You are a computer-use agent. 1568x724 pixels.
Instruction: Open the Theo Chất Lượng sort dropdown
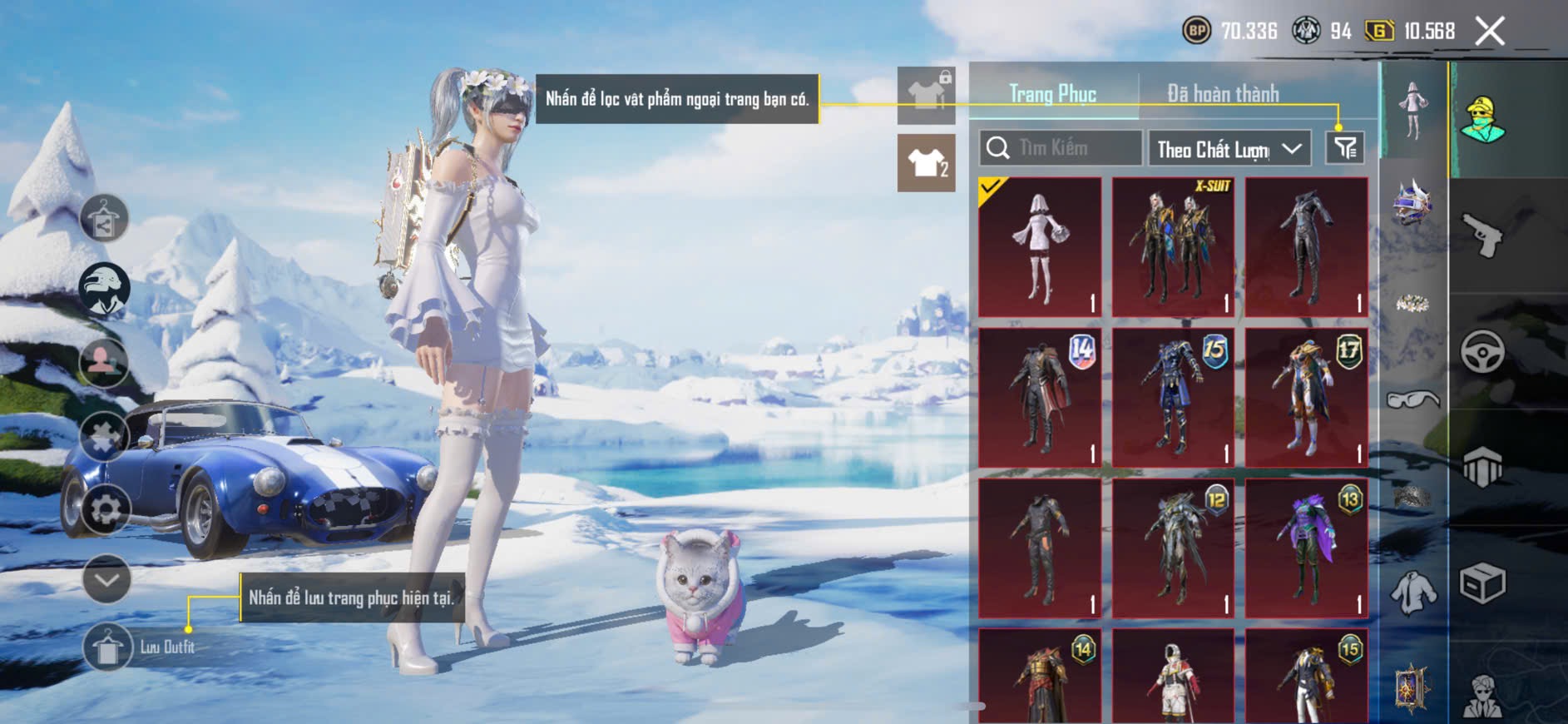(x=1229, y=149)
